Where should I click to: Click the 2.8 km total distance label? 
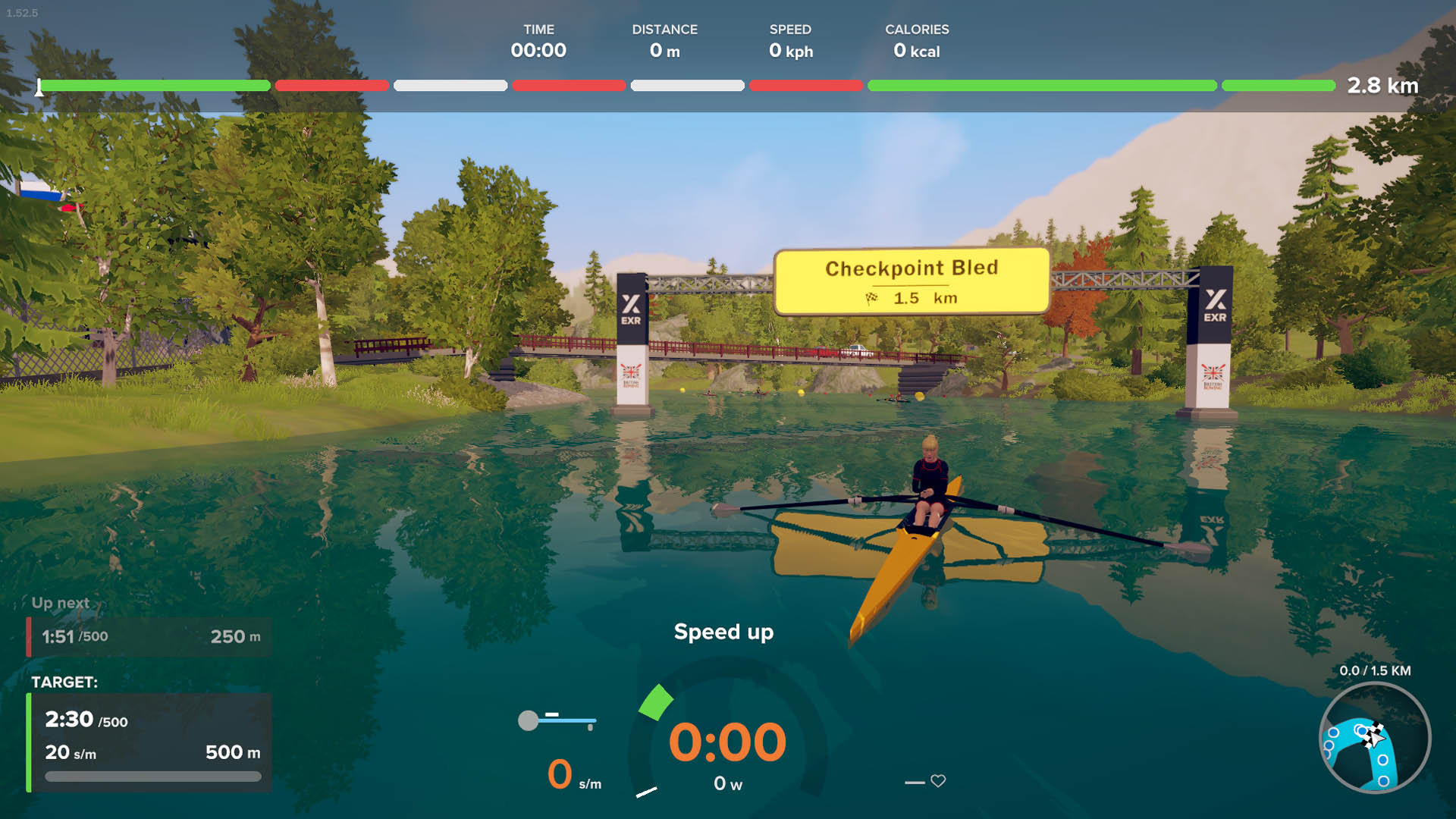[x=1383, y=86]
